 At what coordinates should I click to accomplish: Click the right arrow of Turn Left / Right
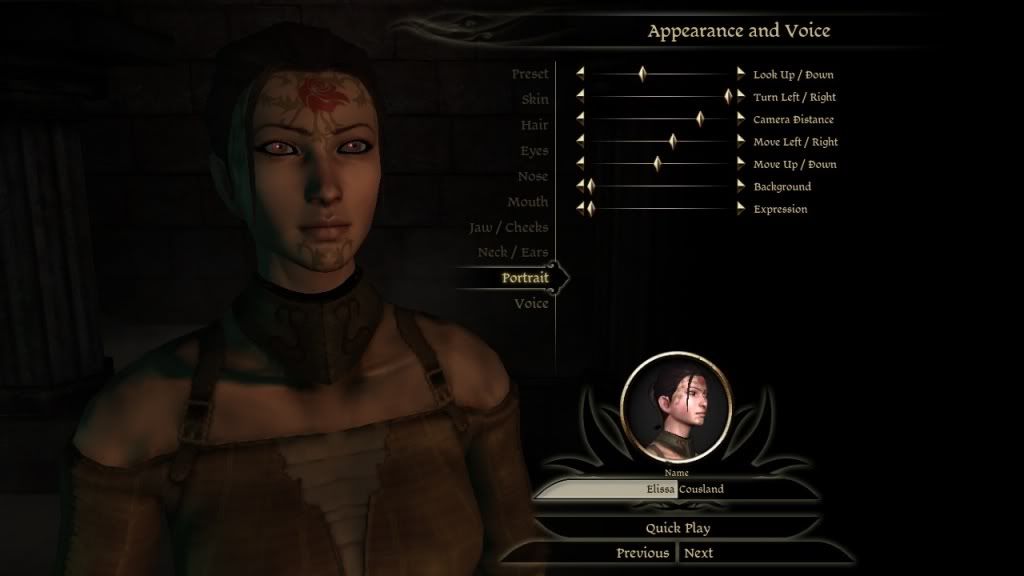741,97
